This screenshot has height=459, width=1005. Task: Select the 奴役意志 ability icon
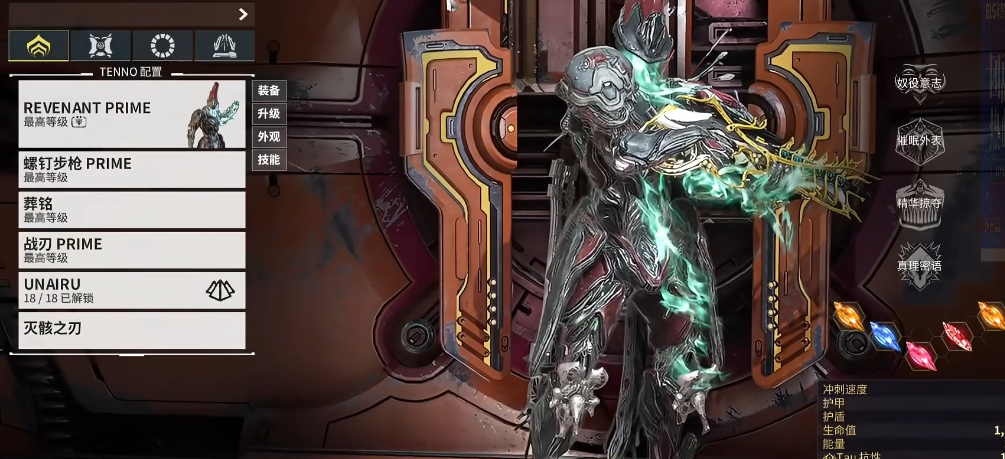point(920,82)
